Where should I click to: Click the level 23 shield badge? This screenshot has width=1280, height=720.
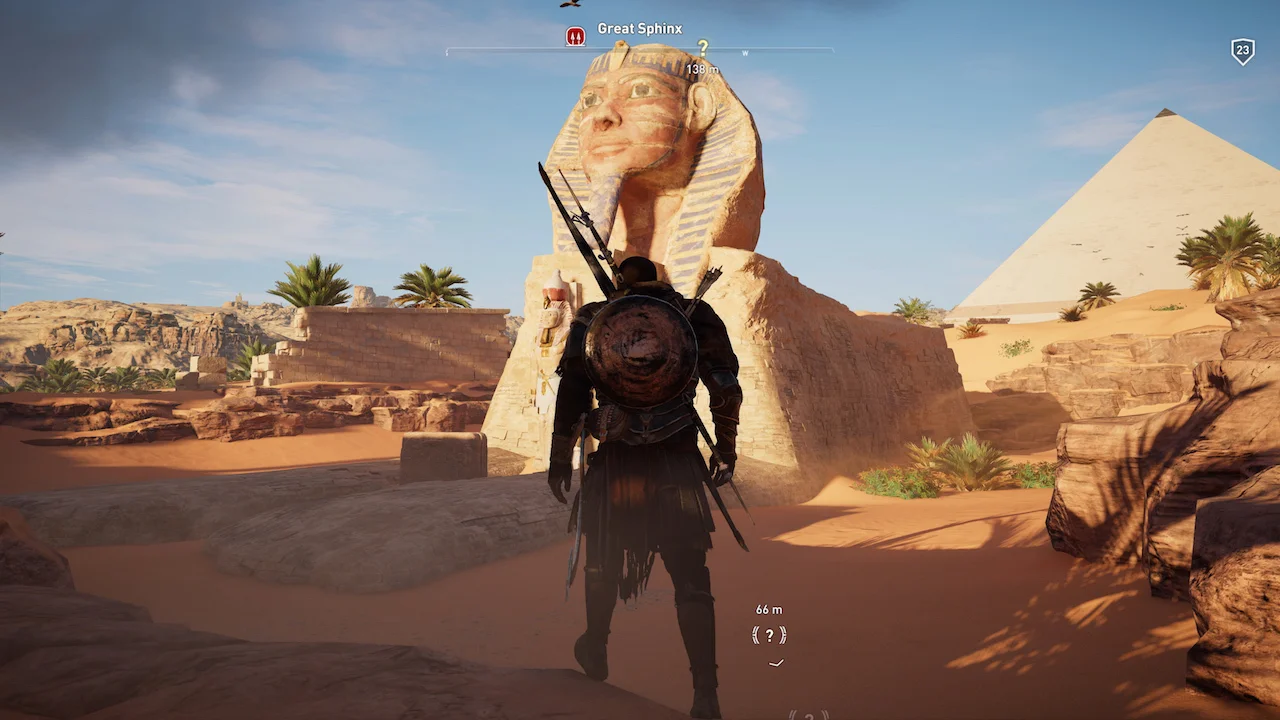1242,50
